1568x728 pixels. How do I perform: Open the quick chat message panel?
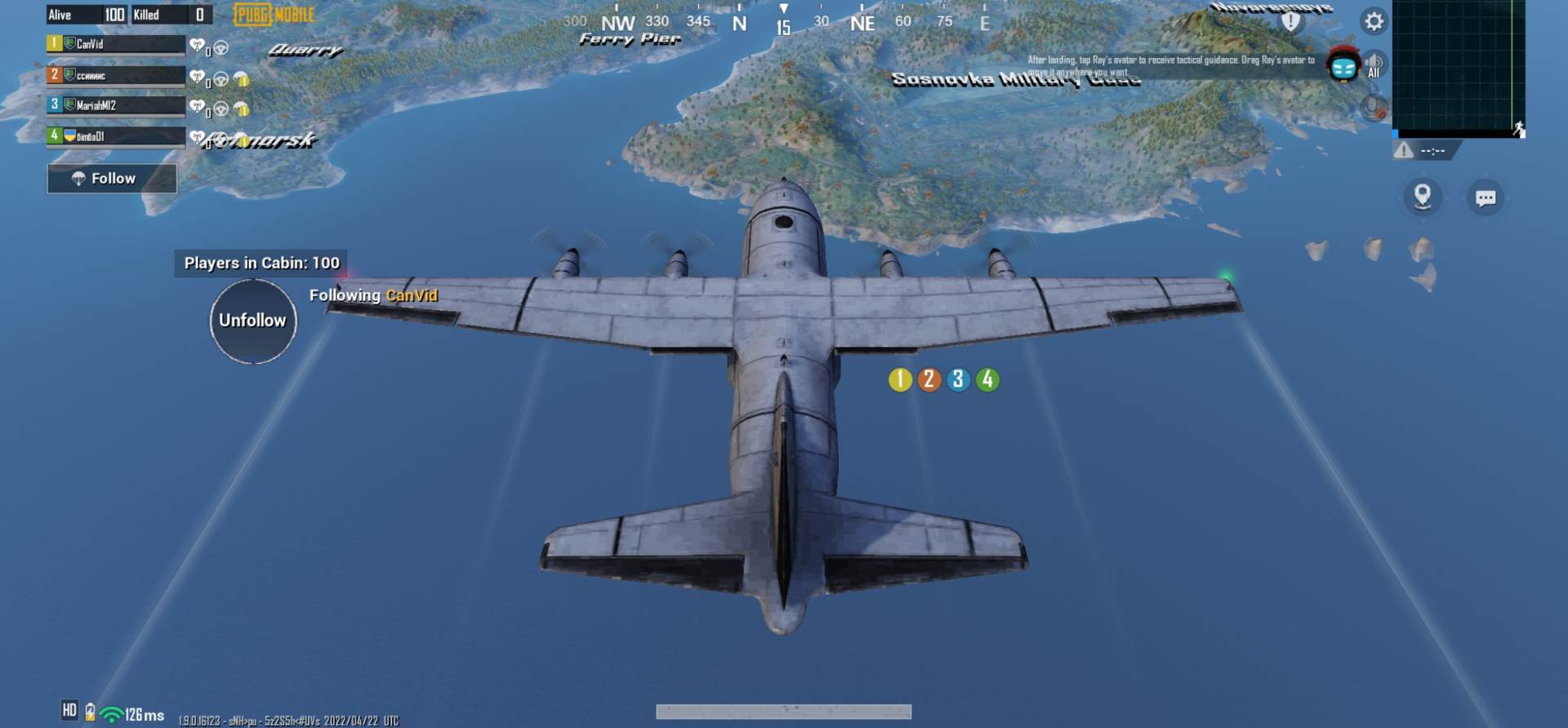tap(1485, 198)
